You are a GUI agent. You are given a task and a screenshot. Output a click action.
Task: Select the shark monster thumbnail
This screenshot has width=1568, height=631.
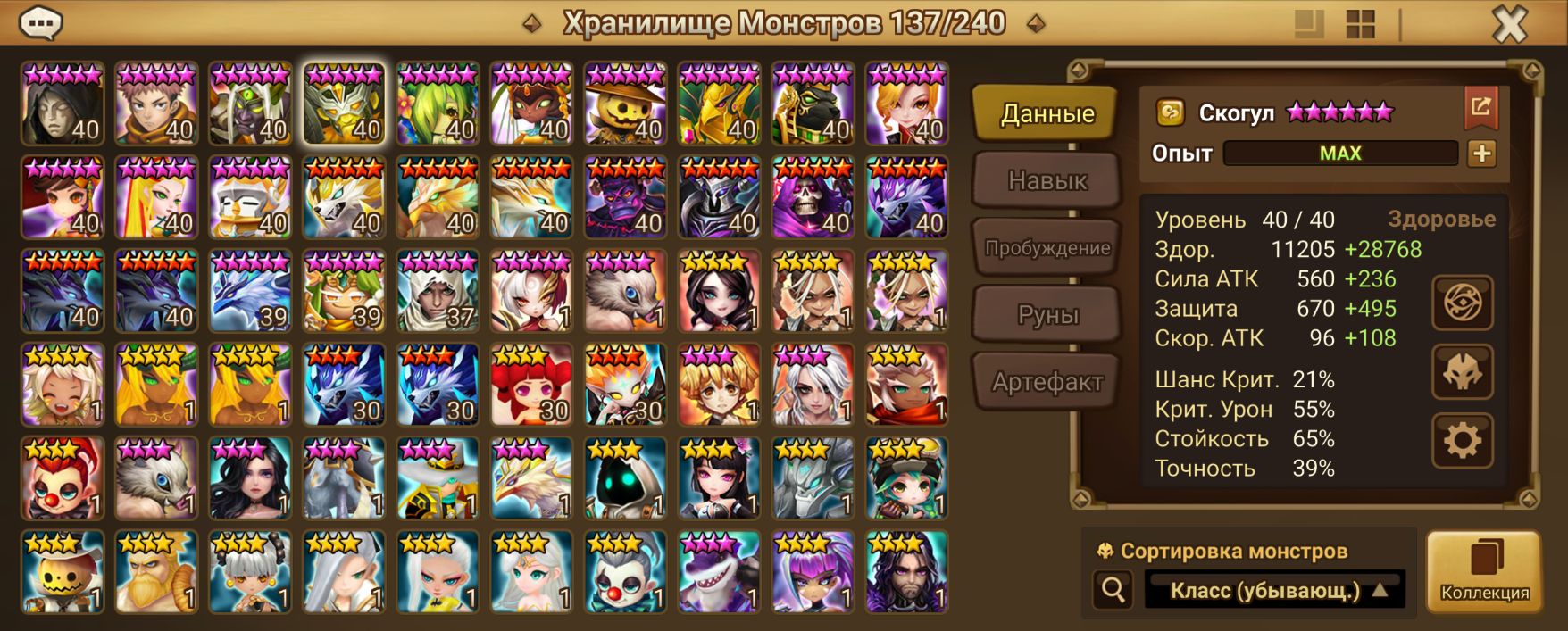pos(719,572)
